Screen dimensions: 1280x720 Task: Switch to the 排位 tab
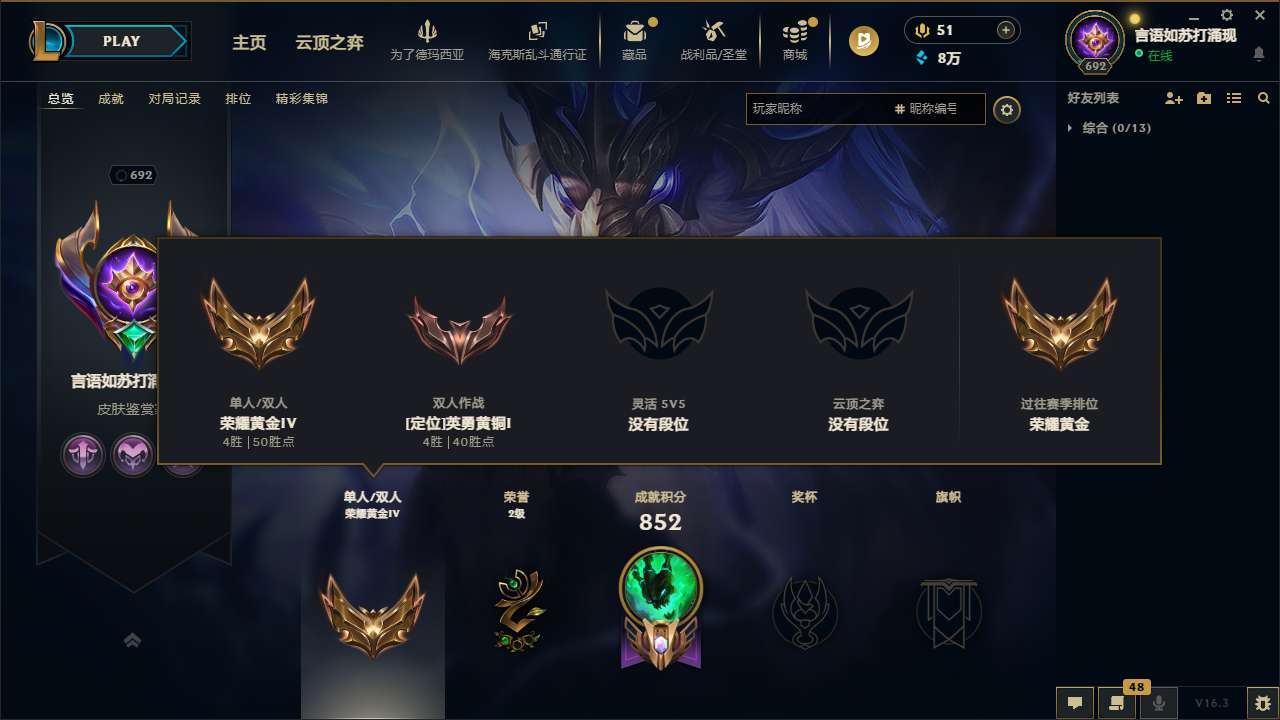coord(239,99)
